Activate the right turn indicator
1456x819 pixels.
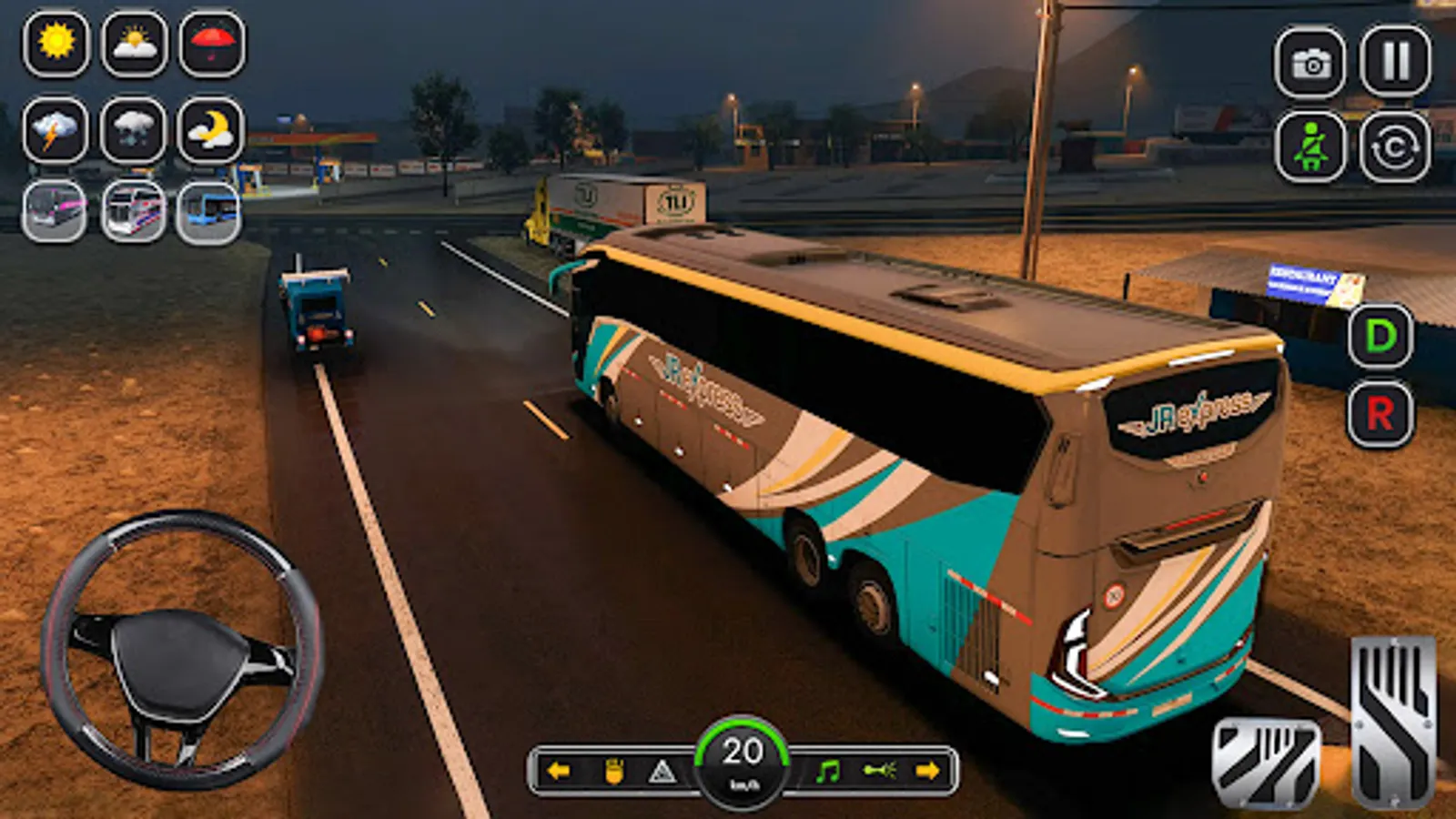932,769
